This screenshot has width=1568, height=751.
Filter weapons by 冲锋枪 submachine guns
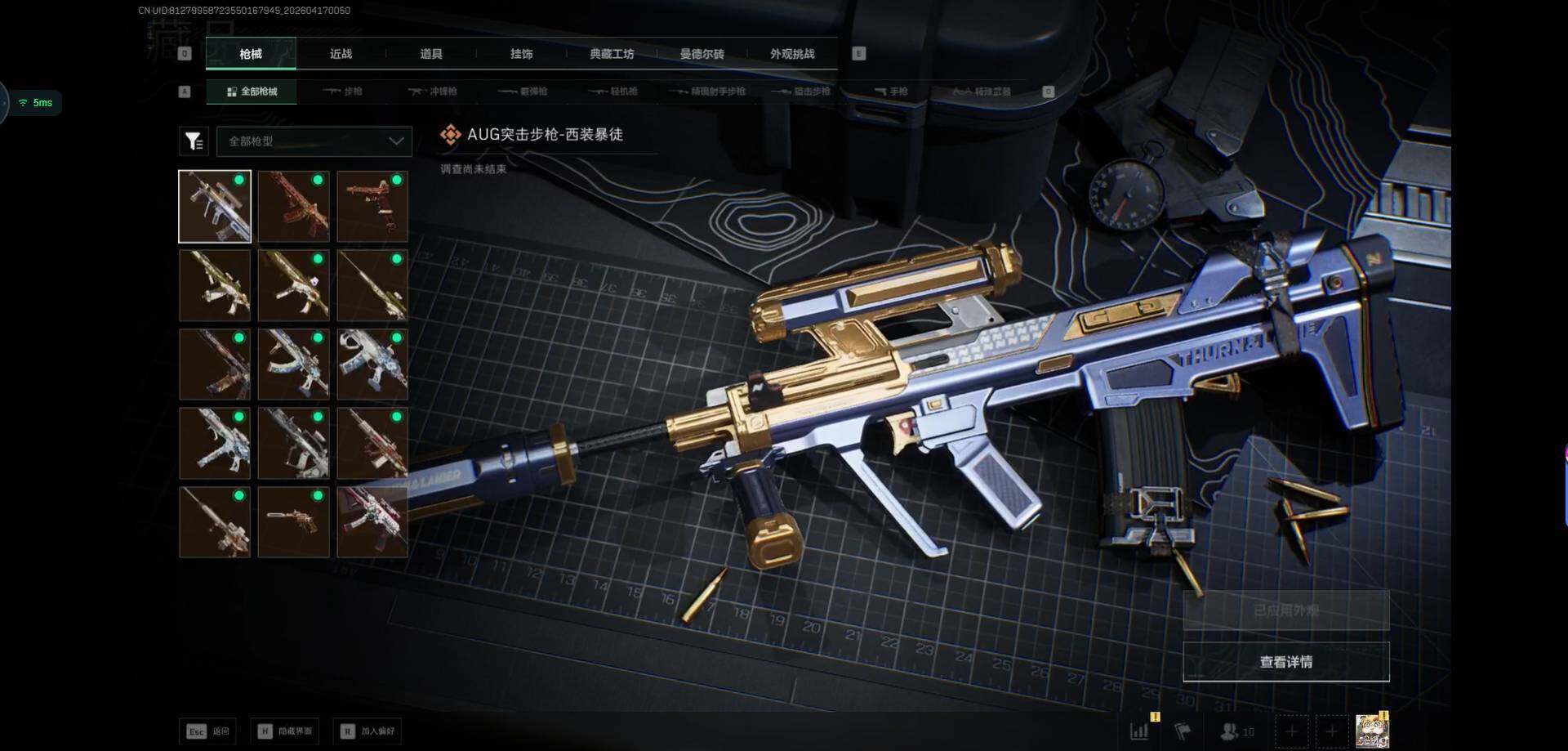click(433, 92)
